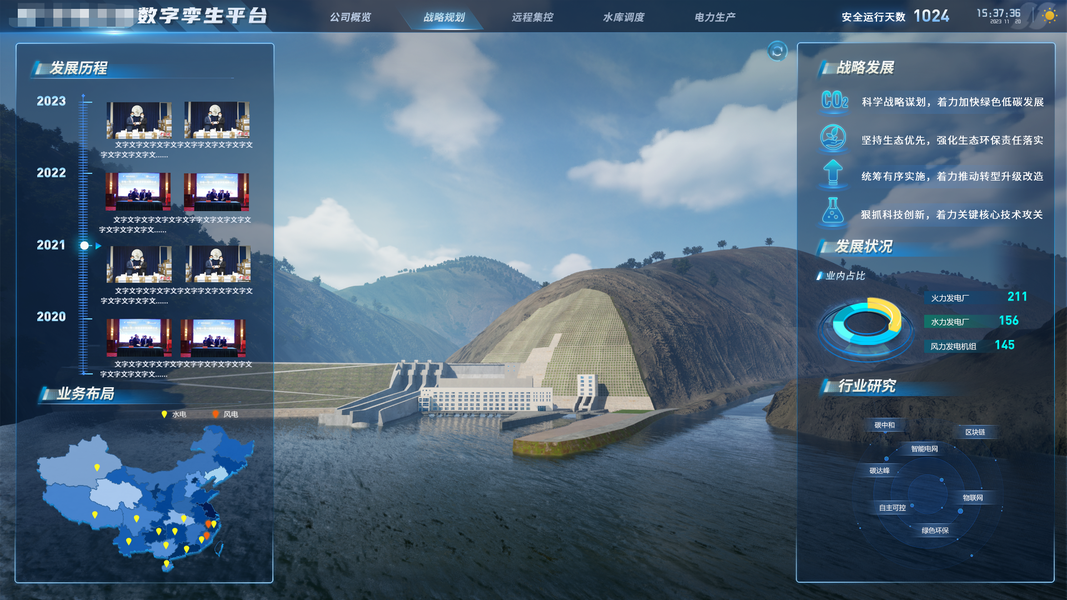
Task: Select year 2023 on the timeline
Action: [x=51, y=101]
